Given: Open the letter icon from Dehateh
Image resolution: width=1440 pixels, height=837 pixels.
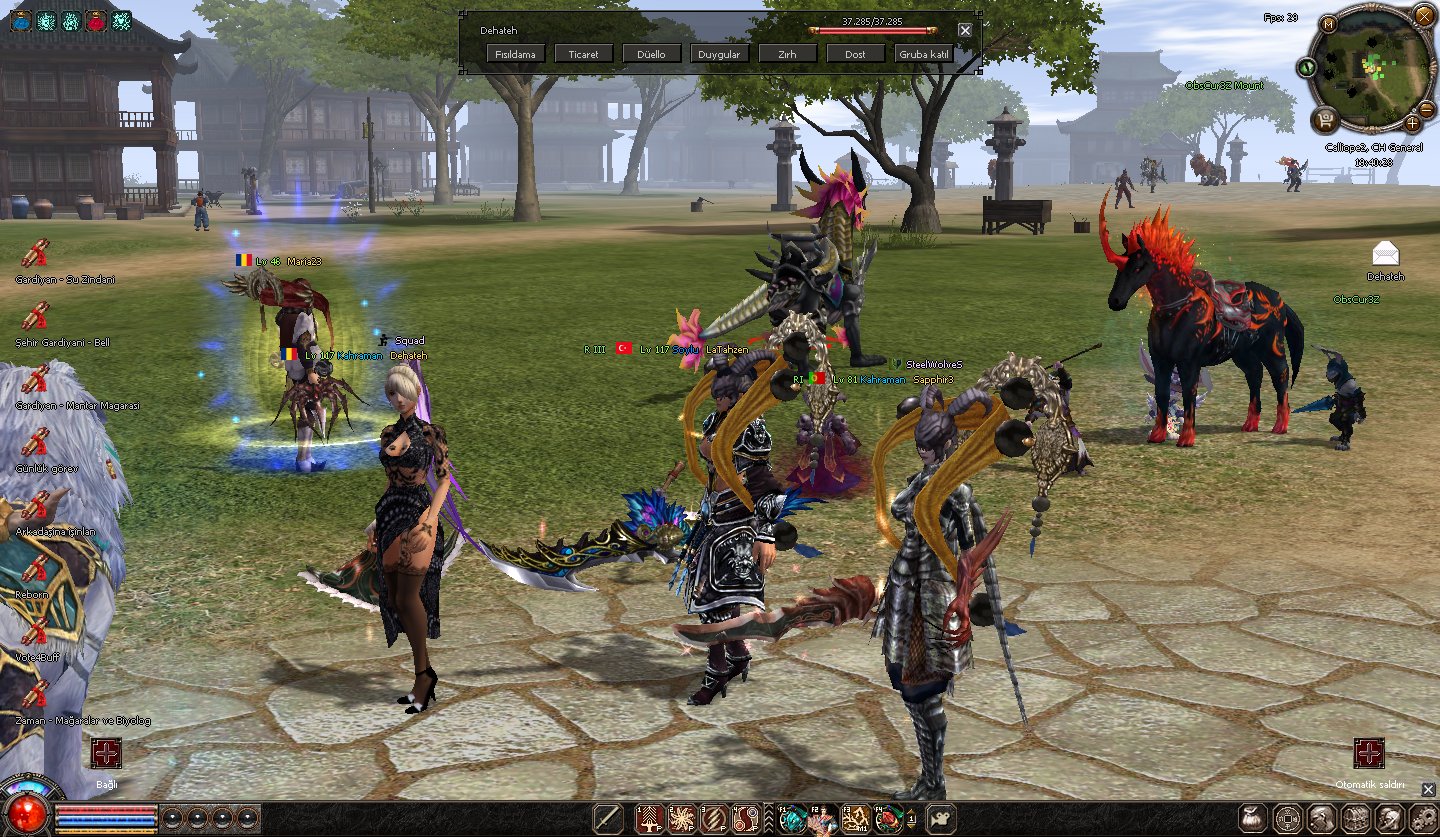Looking at the screenshot, I should tap(1386, 254).
